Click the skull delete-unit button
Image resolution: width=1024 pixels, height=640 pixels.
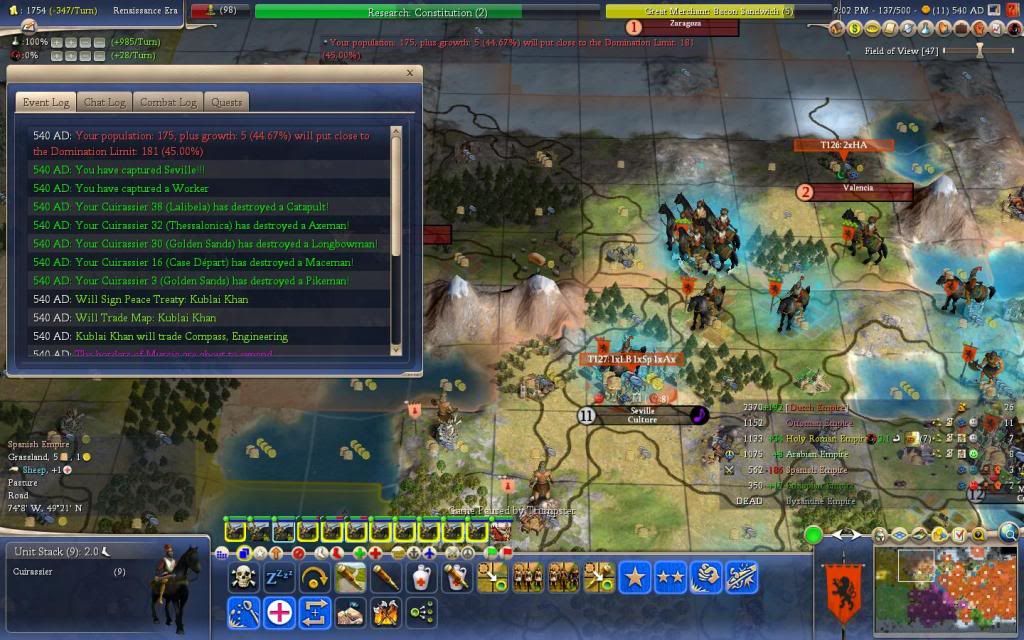point(243,577)
